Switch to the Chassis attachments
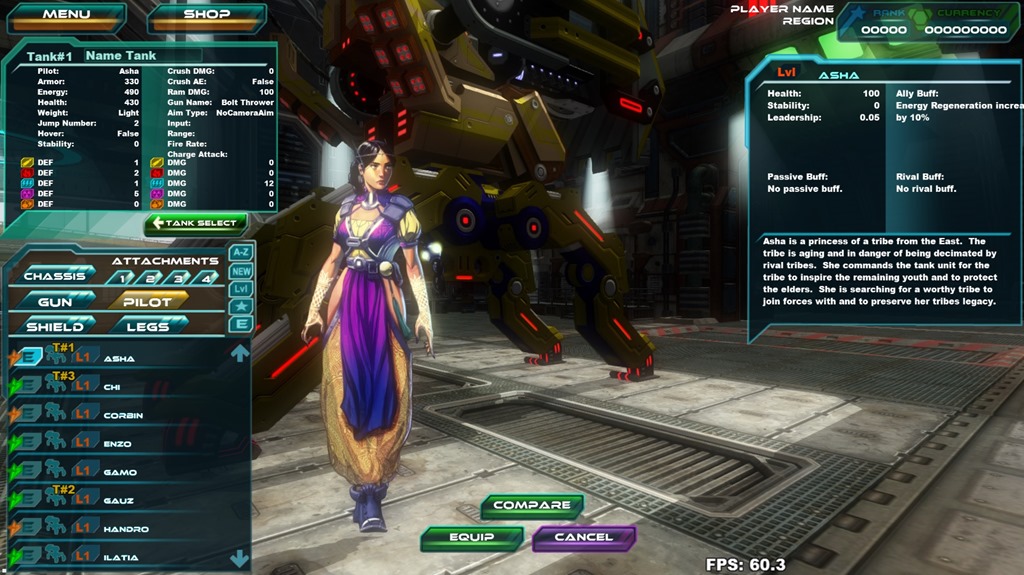Screen dimensions: 1024x575 click(x=56, y=275)
